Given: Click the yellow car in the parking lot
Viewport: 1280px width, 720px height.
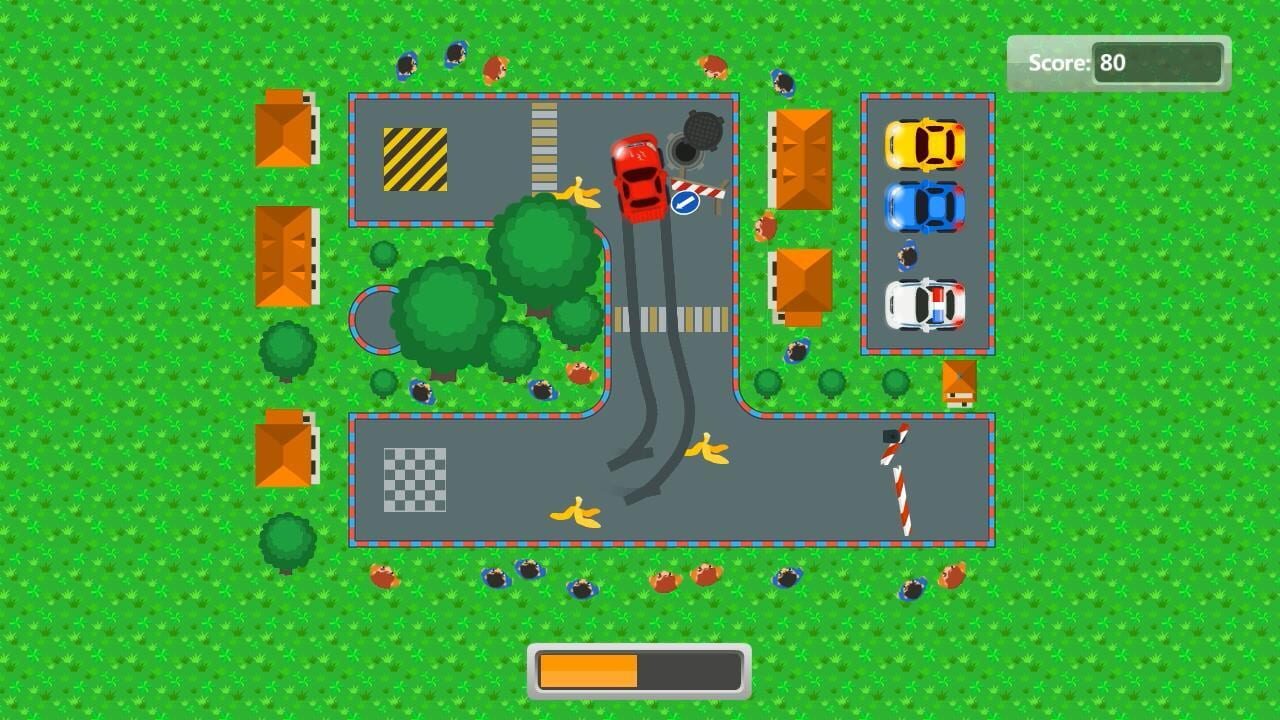Looking at the screenshot, I should coord(925,145).
